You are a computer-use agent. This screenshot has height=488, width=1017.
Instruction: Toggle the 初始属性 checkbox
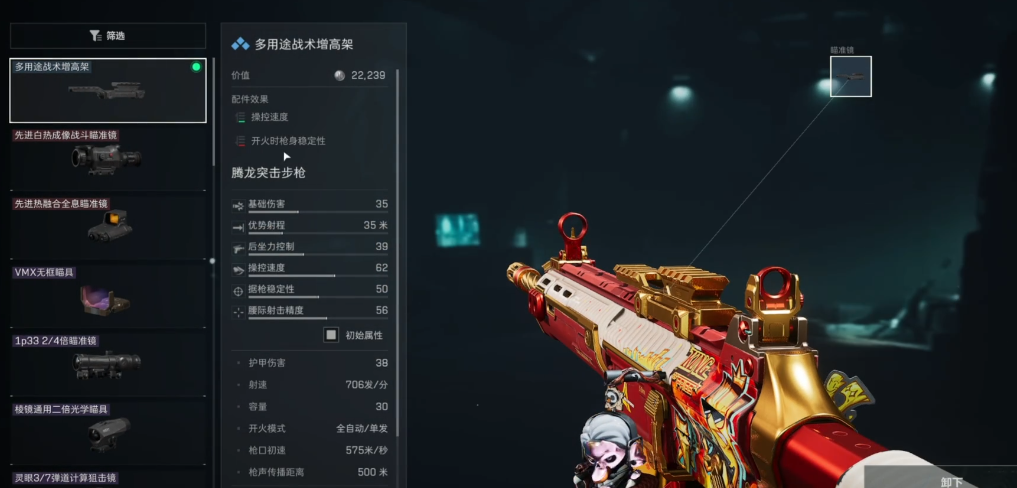point(331,335)
